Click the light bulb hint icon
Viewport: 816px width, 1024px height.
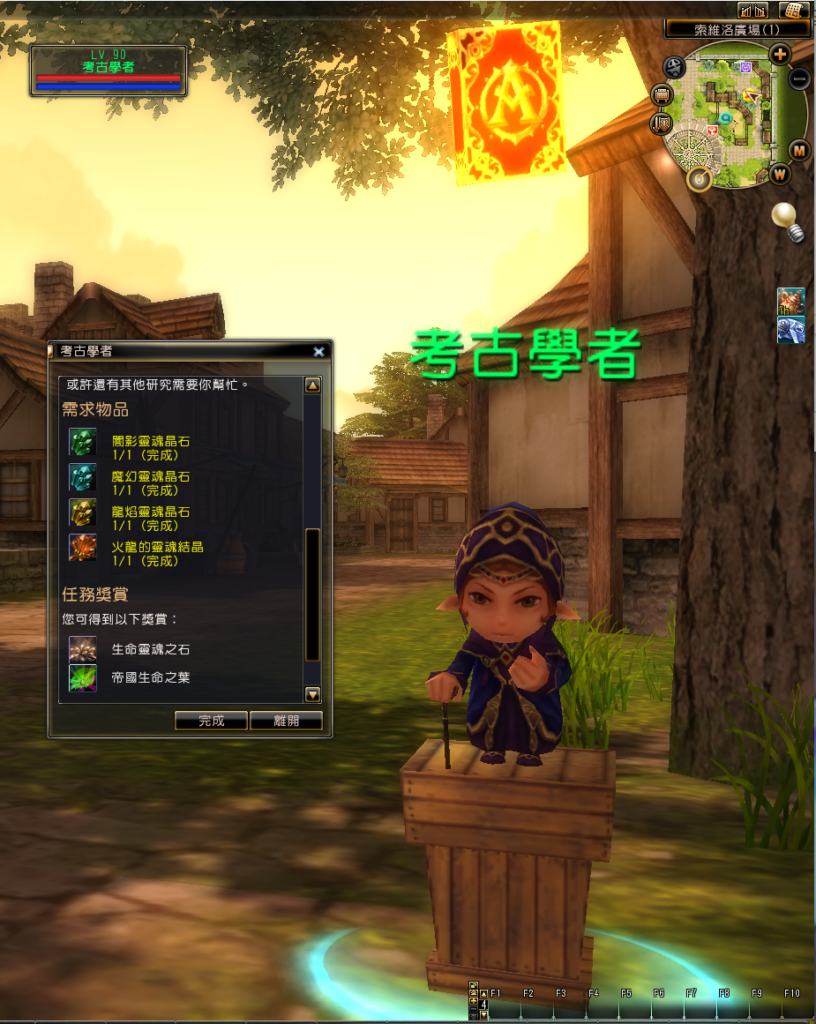(x=787, y=221)
